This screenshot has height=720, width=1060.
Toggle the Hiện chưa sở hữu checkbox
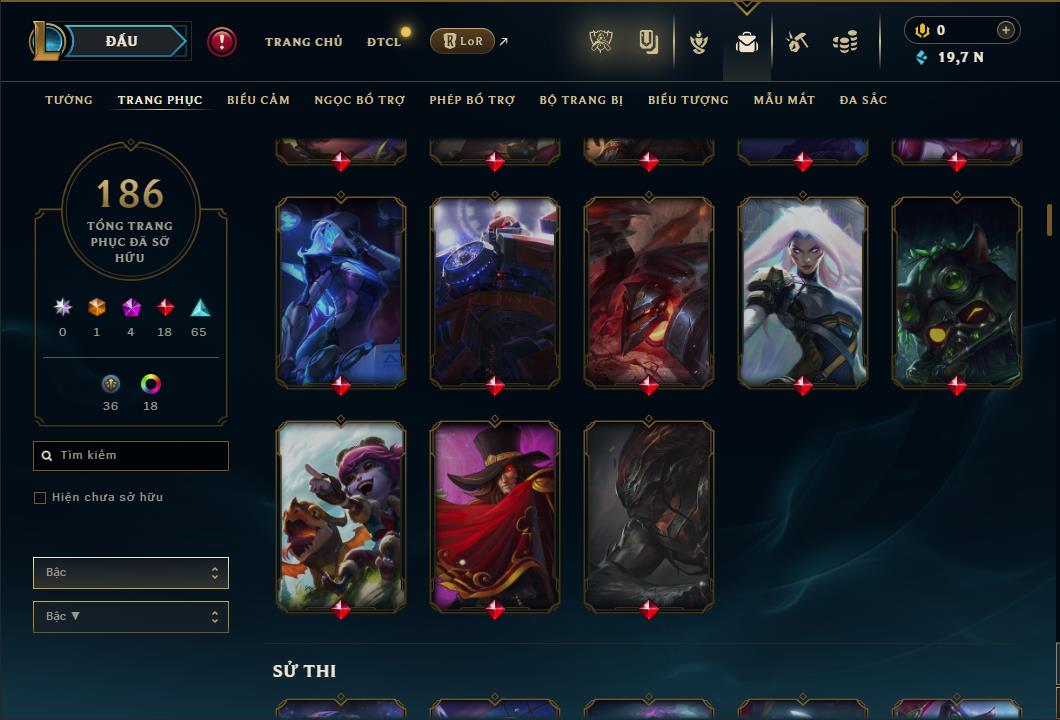click(40, 498)
